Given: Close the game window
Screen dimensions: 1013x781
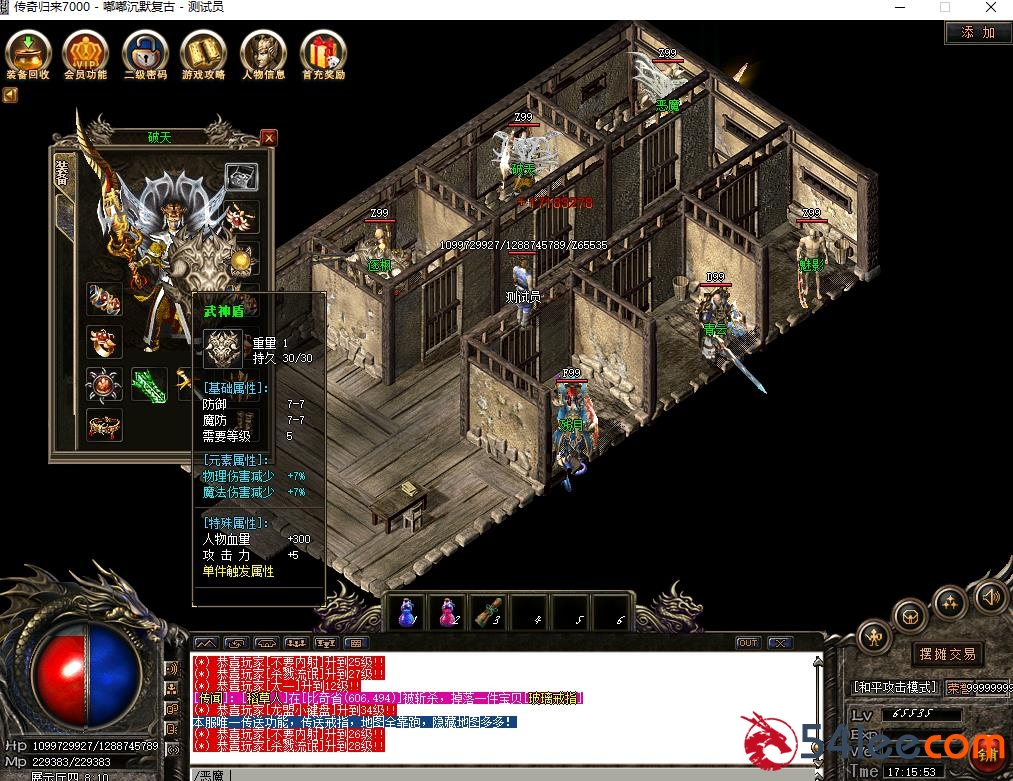Looking at the screenshot, I should (x=990, y=7).
